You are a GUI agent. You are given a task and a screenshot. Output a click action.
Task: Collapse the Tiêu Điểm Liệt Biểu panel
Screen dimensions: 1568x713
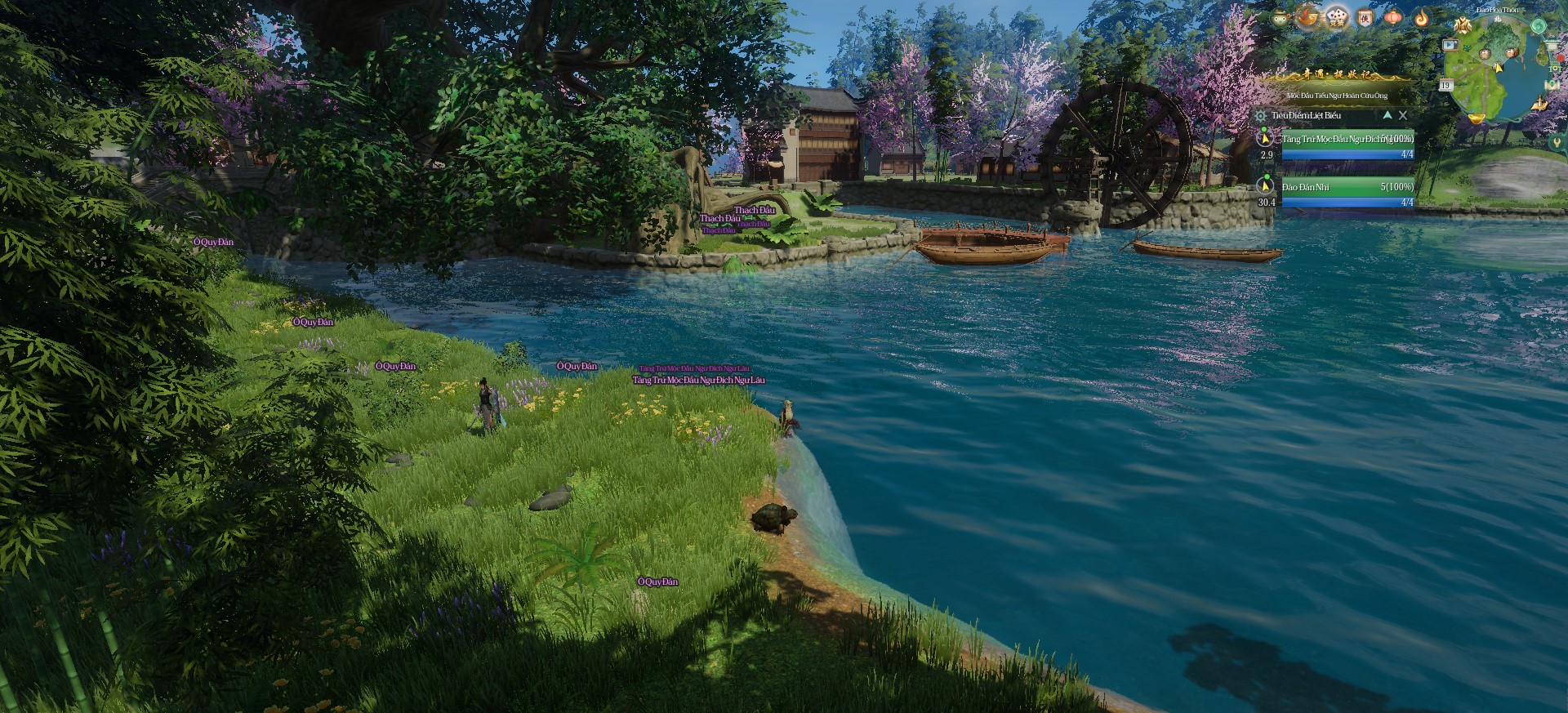point(1387,116)
